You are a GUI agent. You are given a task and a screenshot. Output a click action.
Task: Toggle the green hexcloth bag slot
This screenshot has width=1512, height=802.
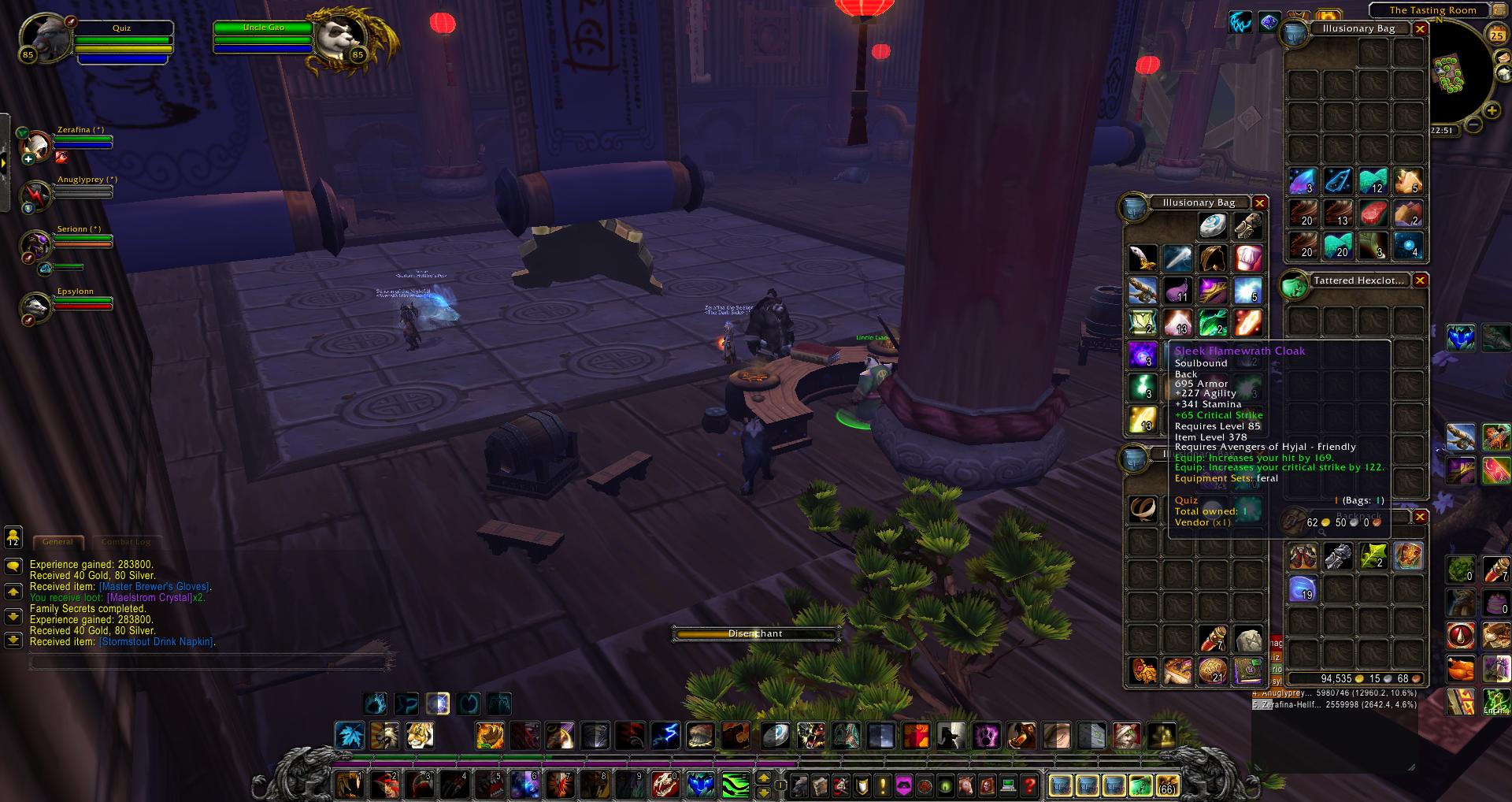(1140, 785)
